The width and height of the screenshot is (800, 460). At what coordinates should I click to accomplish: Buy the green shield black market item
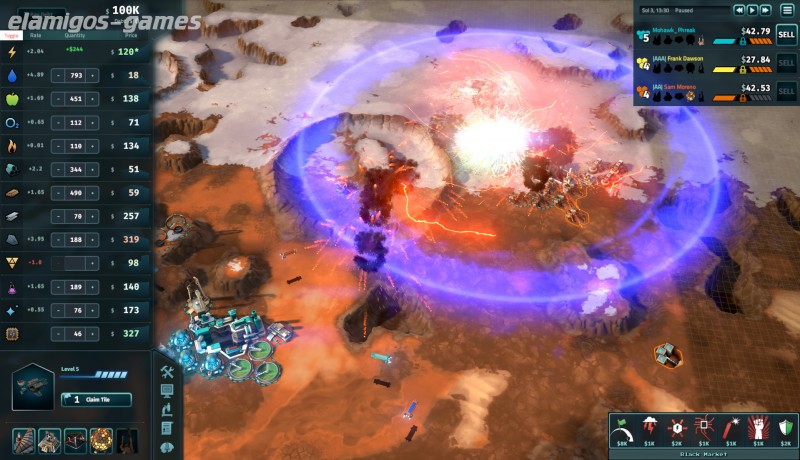pyautogui.click(x=785, y=426)
